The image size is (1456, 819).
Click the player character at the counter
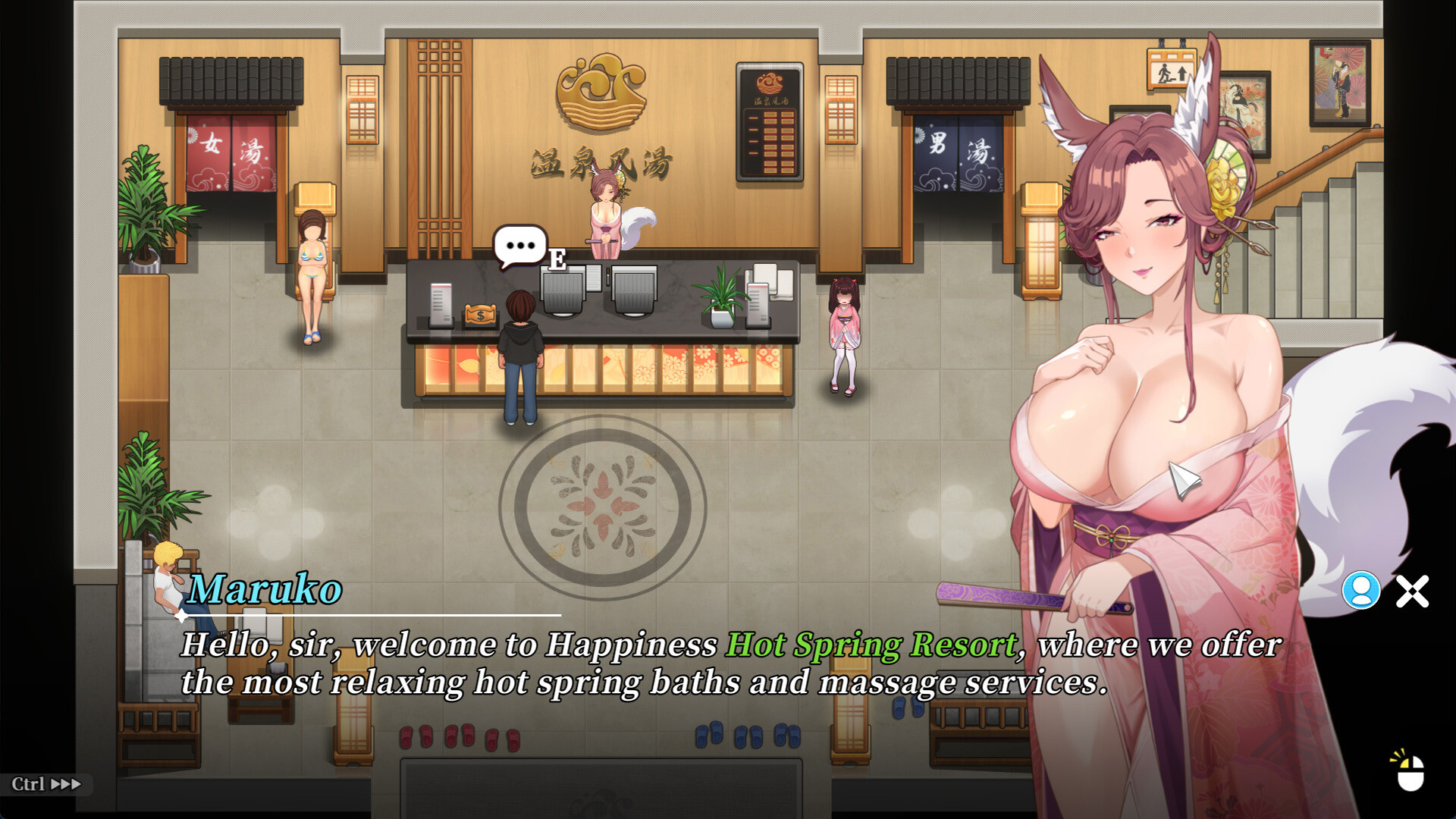coord(519,349)
